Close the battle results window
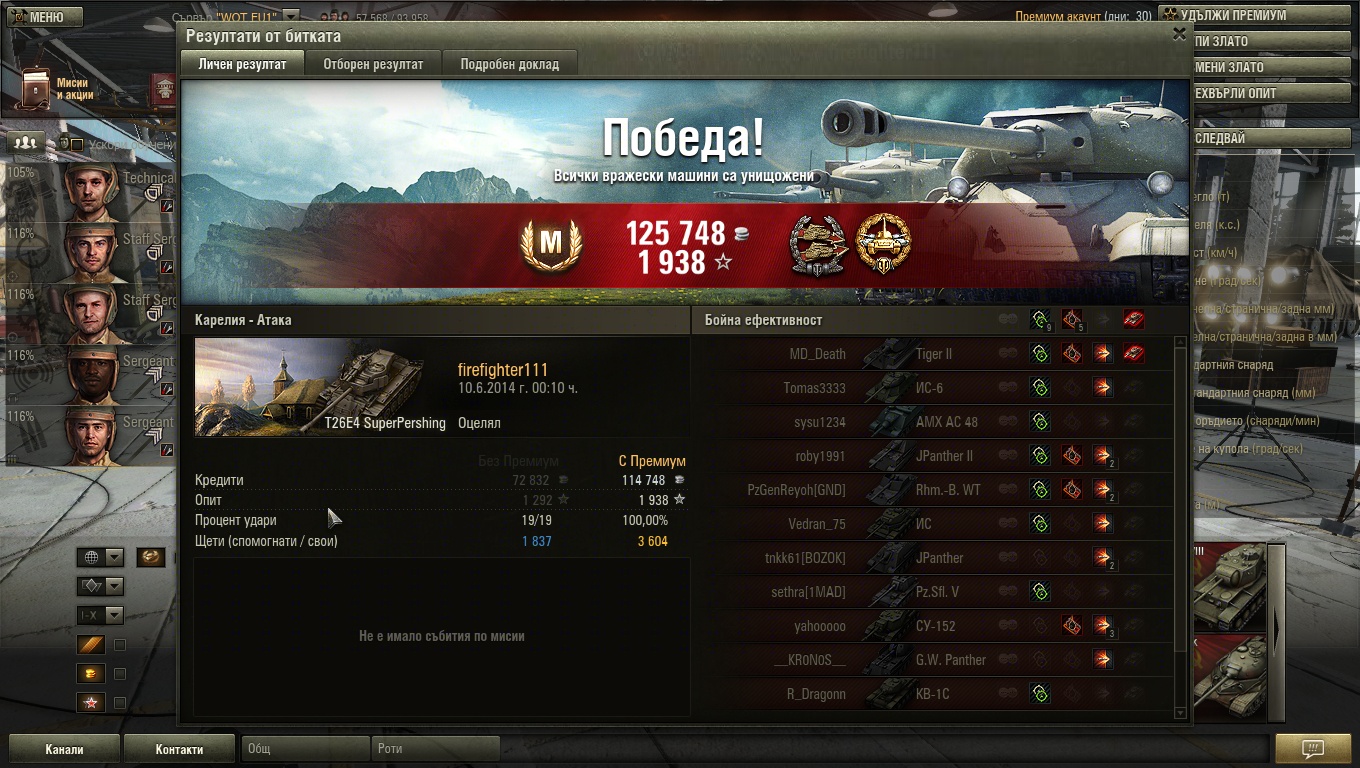The width and height of the screenshot is (1360, 768). point(1179,34)
